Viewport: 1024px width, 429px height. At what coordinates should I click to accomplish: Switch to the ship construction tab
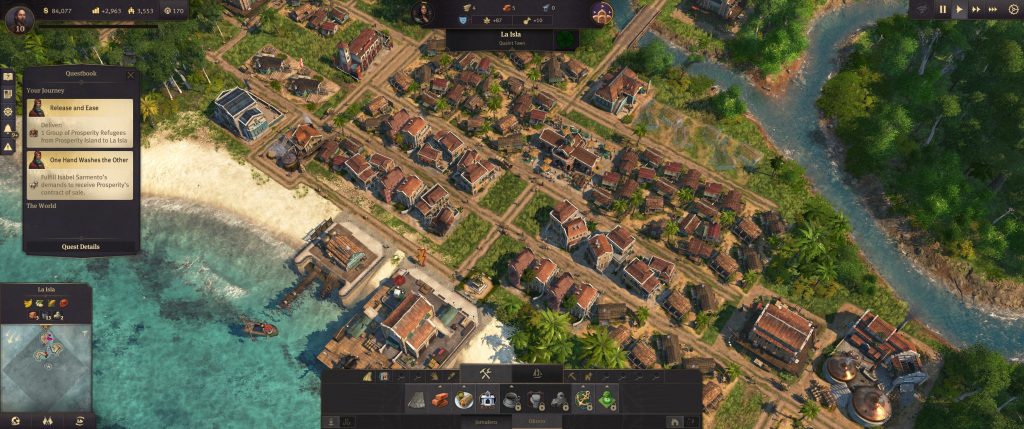539,375
